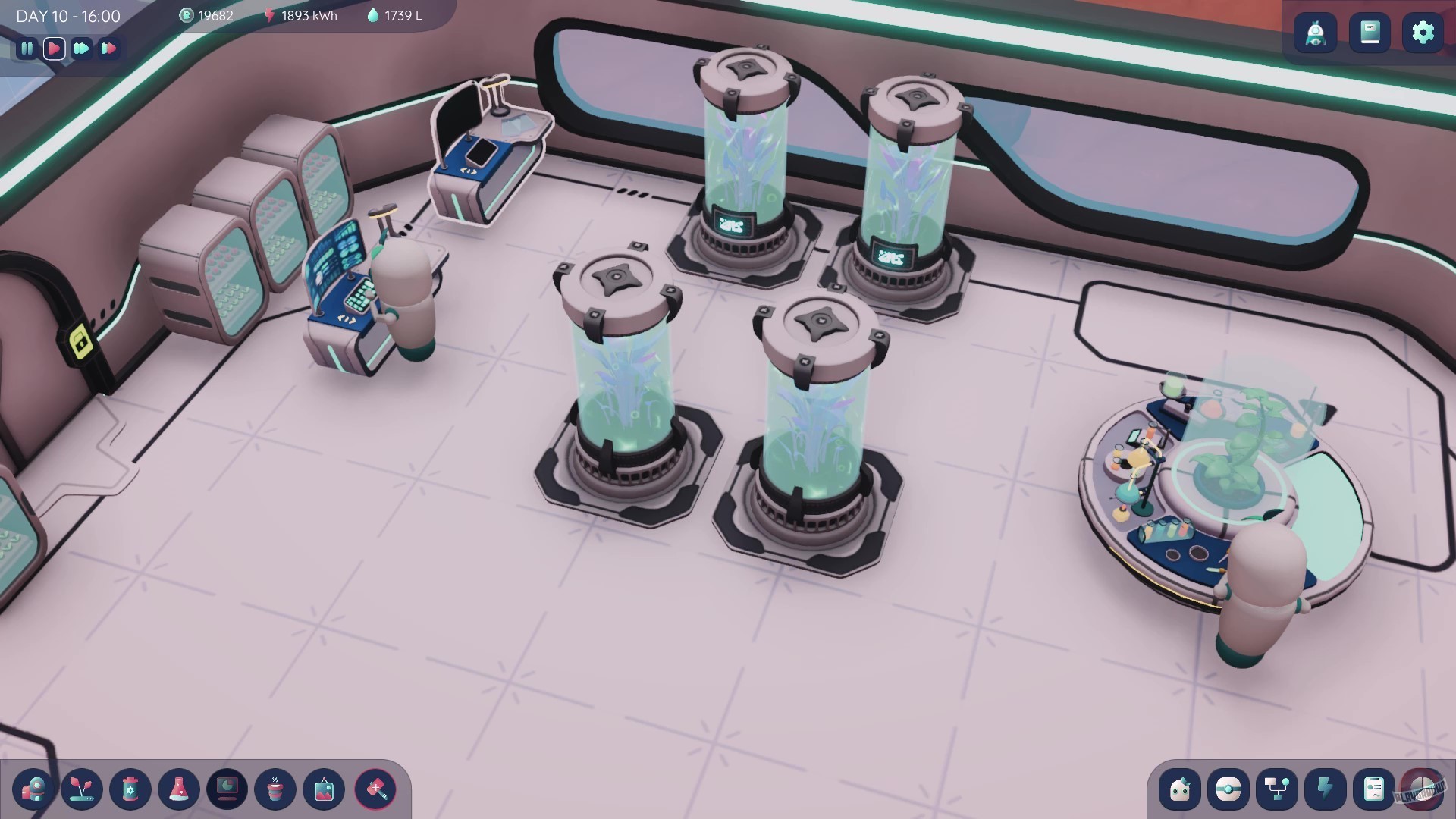Open the fertilizer battery menu
The width and height of the screenshot is (1456, 819).
pyautogui.click(x=130, y=790)
